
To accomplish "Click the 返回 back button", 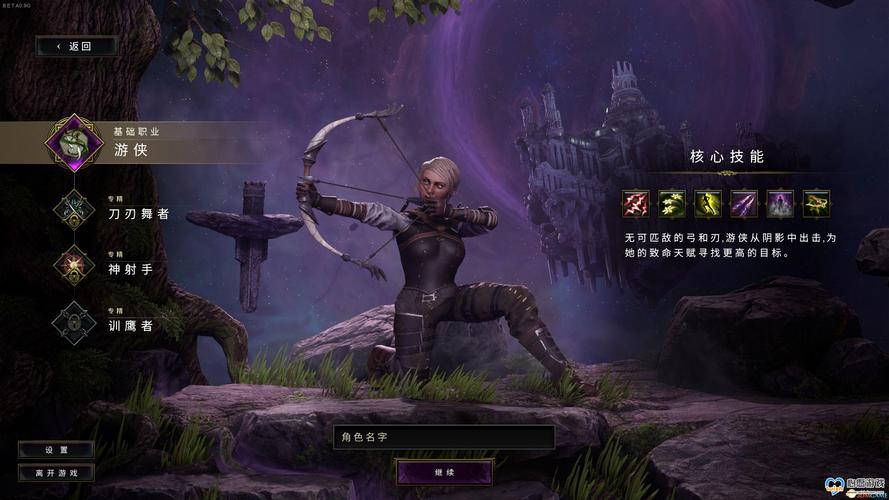I will click(75, 46).
